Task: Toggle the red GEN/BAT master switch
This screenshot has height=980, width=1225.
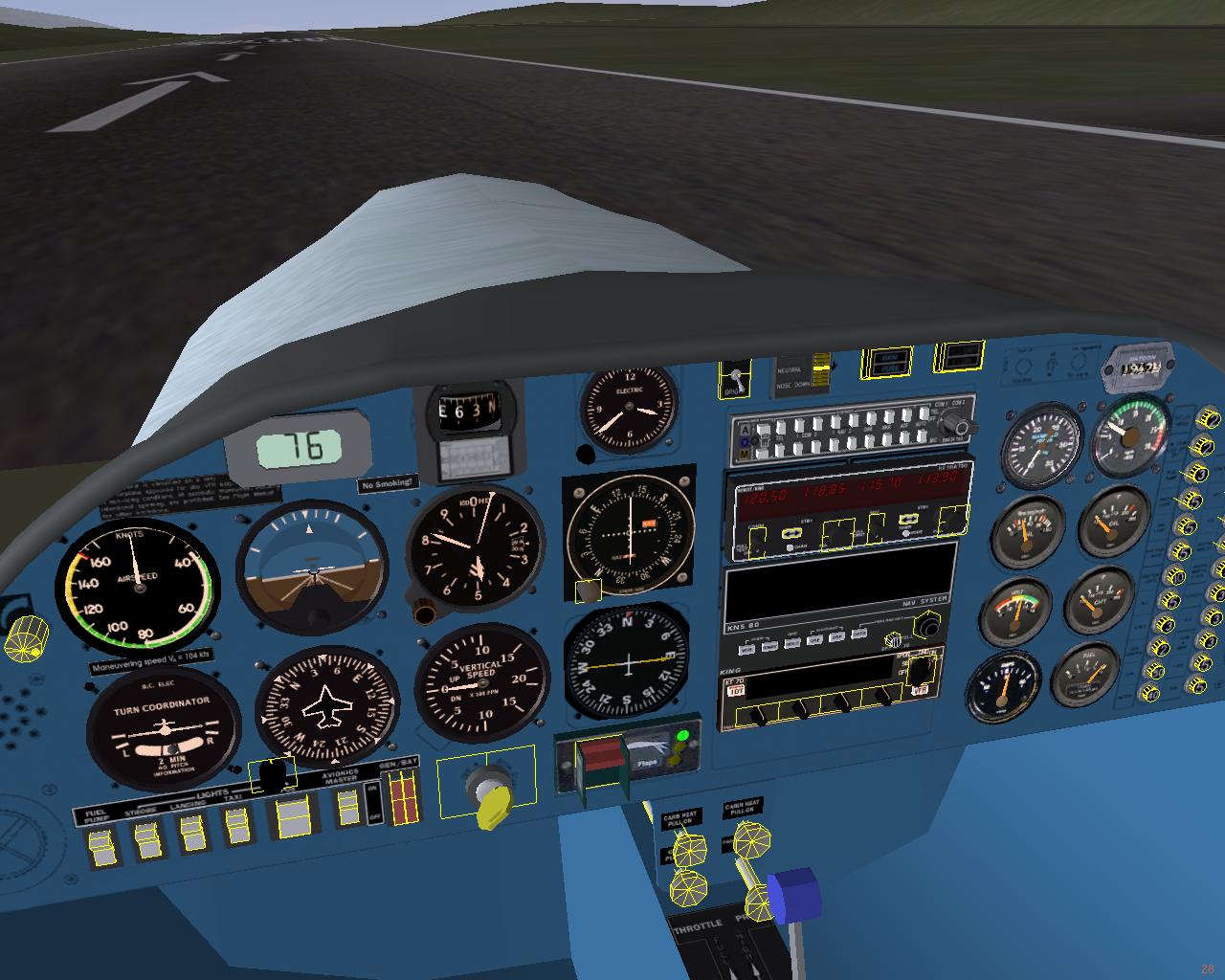Action: coord(405,799)
